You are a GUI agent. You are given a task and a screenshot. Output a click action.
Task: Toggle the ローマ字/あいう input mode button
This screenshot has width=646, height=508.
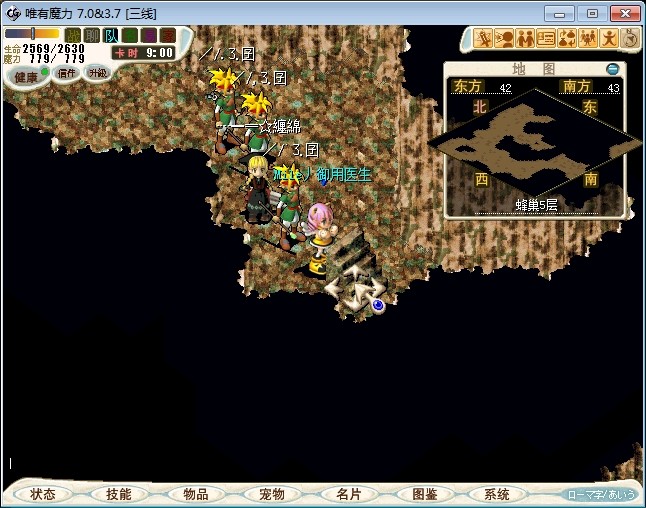600,494
